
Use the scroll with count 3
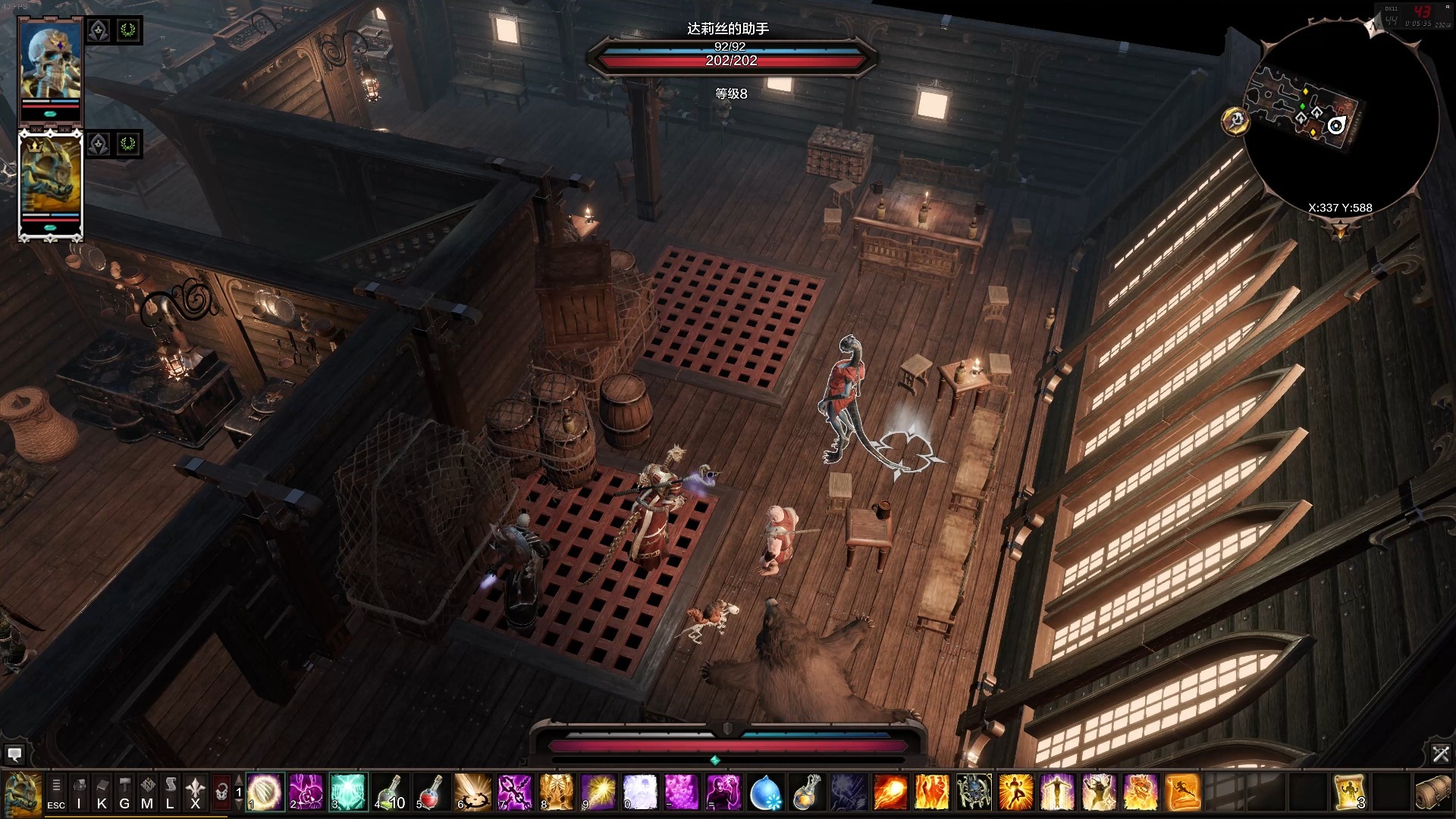point(1349,792)
